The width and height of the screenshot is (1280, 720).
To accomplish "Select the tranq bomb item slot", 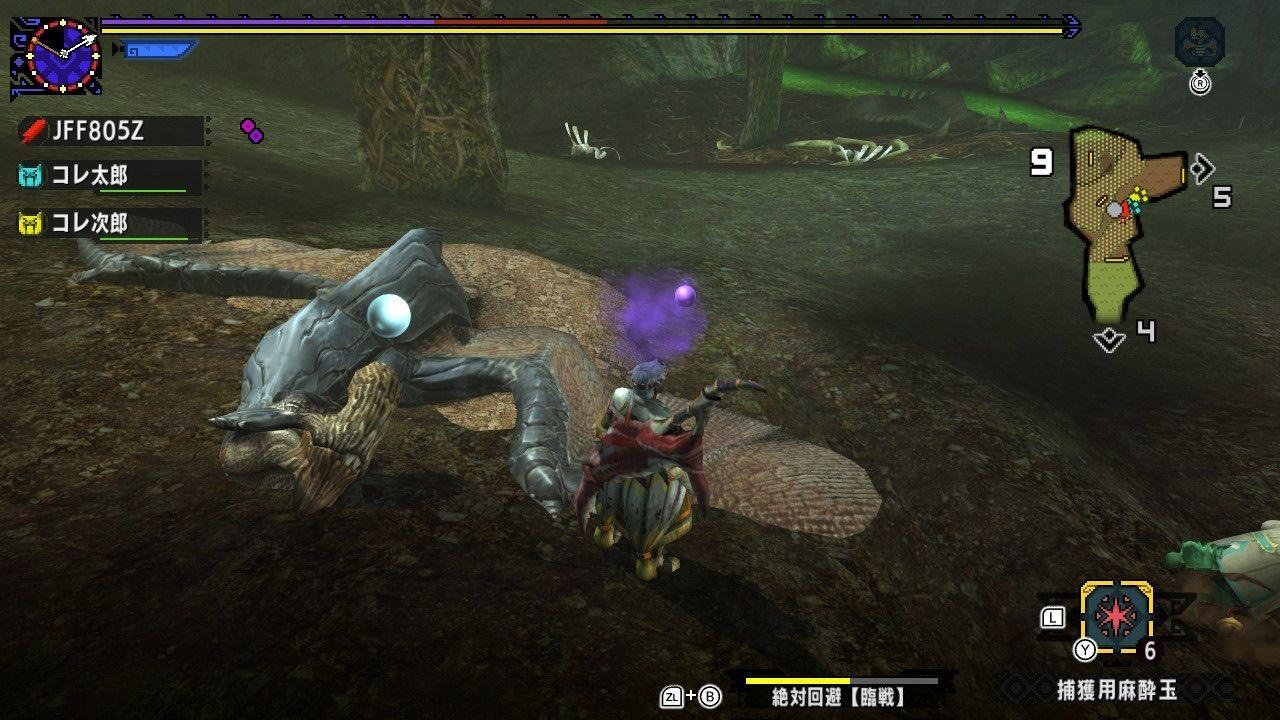I will [1116, 619].
